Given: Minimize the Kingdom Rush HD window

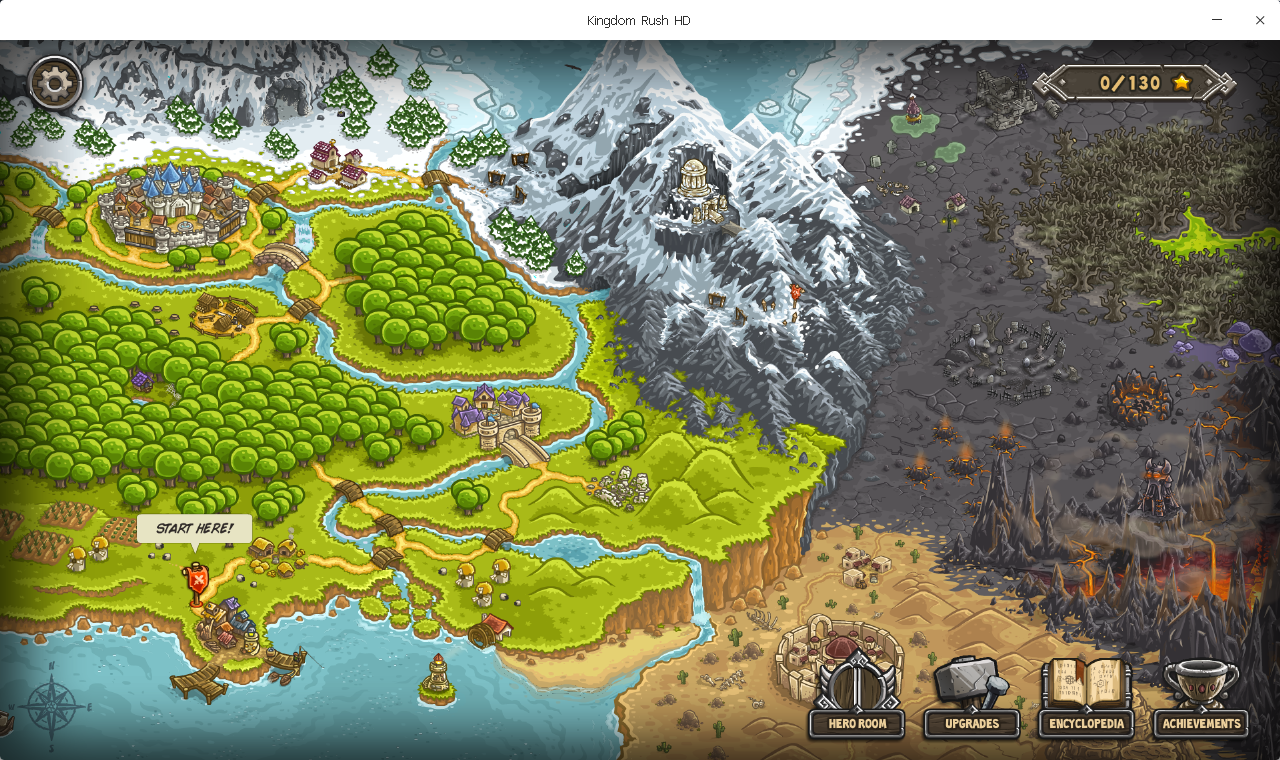Looking at the screenshot, I should click(x=1217, y=20).
